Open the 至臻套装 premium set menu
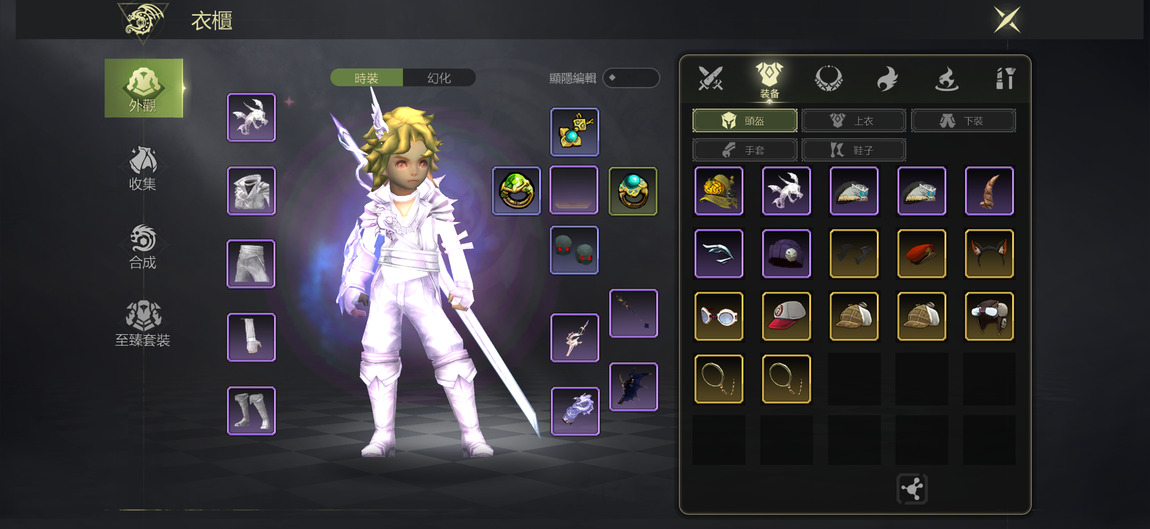 pyautogui.click(x=143, y=324)
